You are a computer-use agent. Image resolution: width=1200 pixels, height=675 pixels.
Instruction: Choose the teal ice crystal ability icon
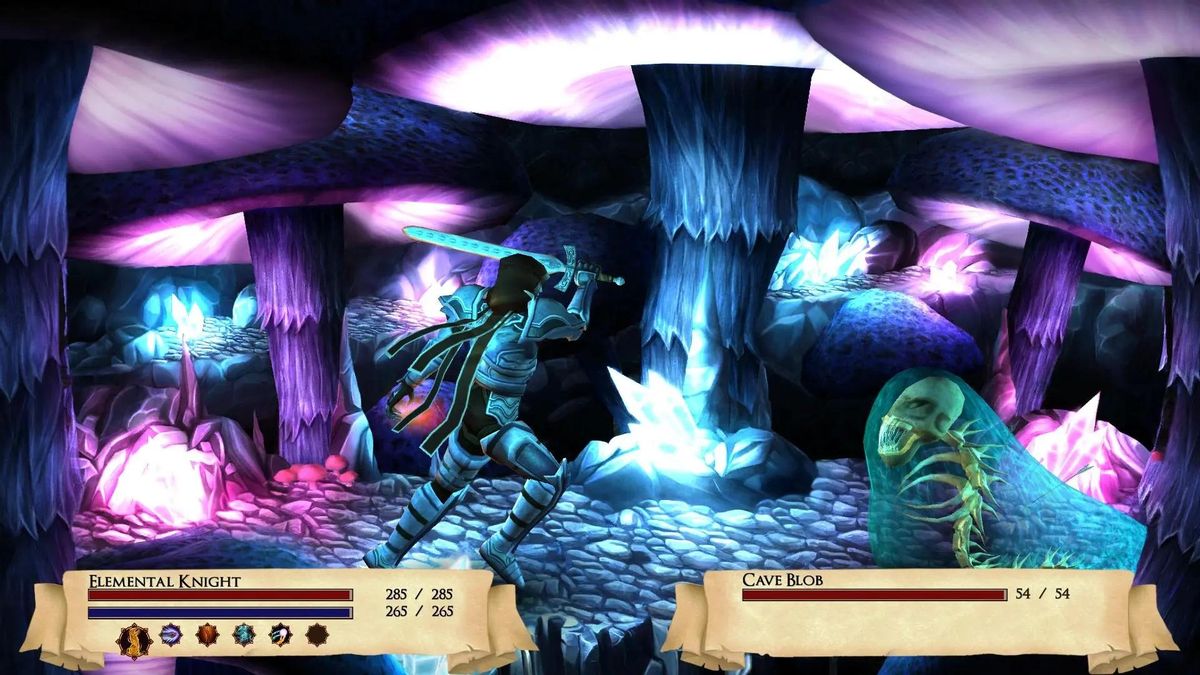tap(244, 634)
